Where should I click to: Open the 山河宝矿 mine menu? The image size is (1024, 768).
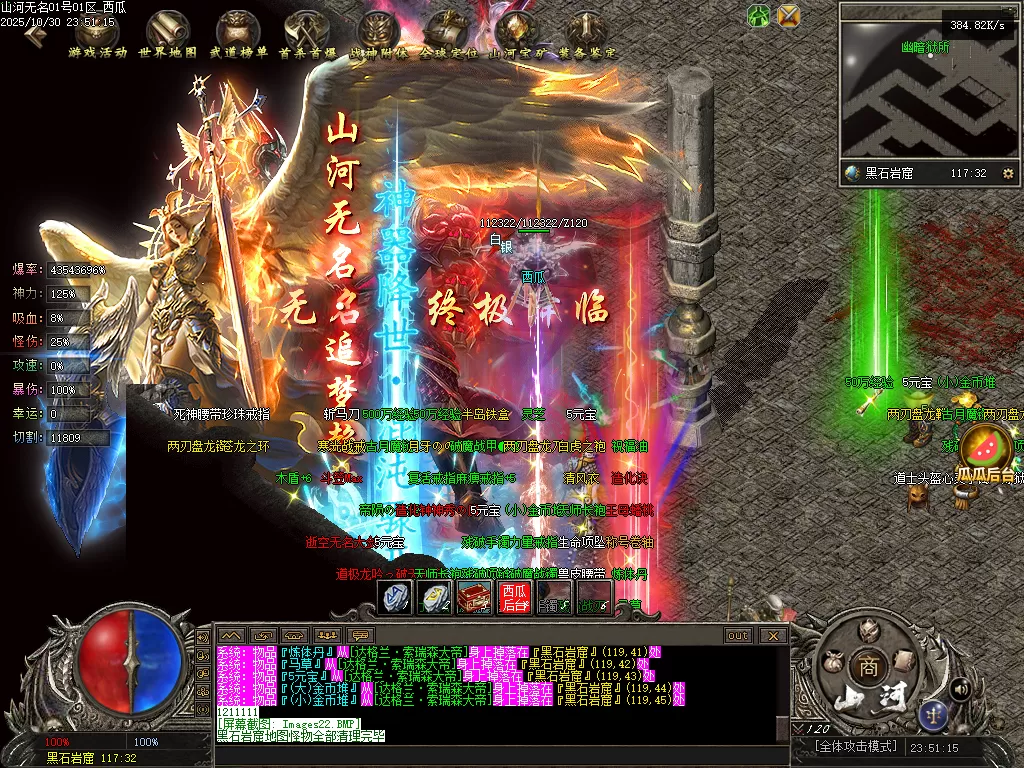click(517, 33)
